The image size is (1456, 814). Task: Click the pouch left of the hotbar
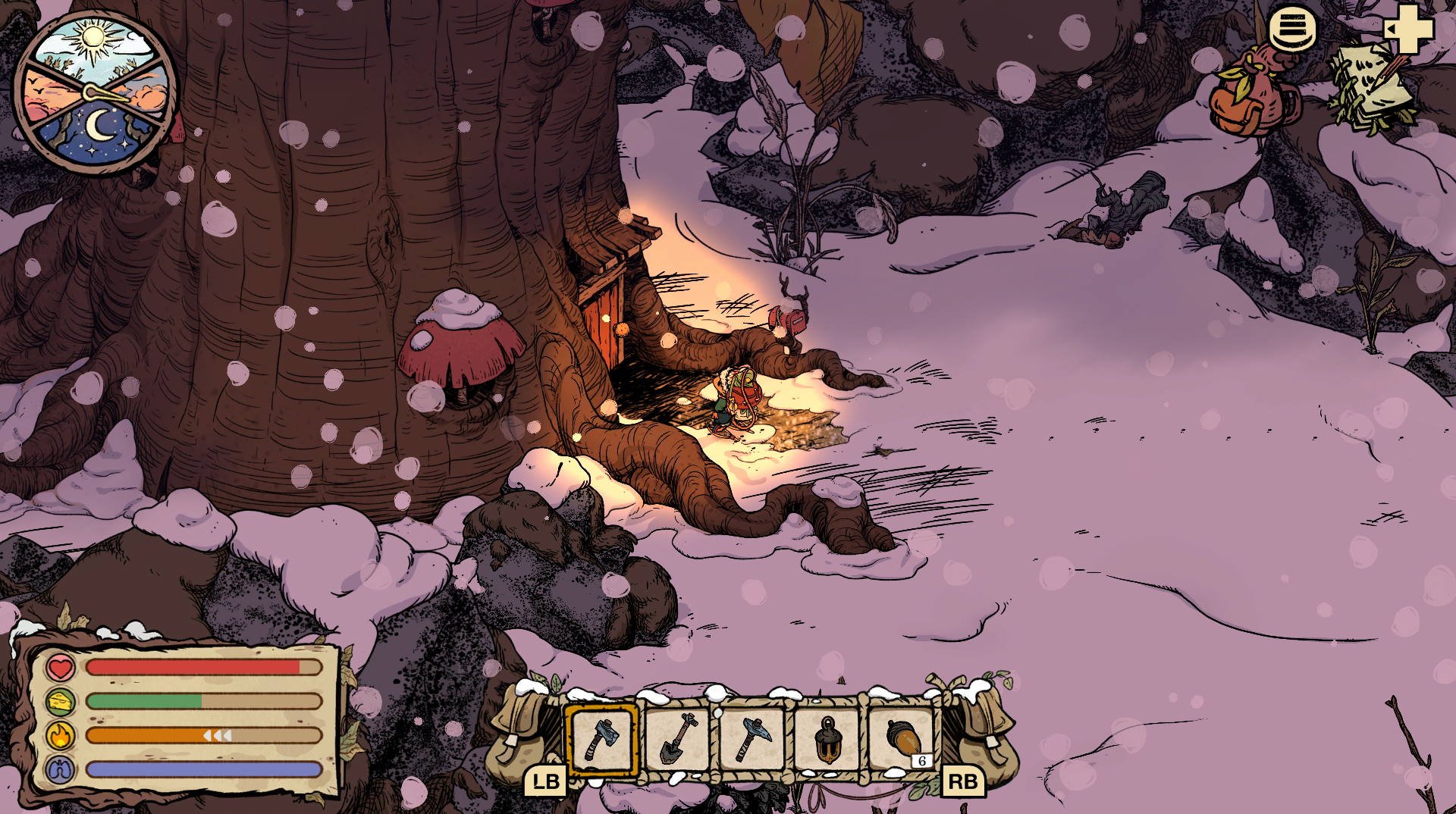click(516, 735)
